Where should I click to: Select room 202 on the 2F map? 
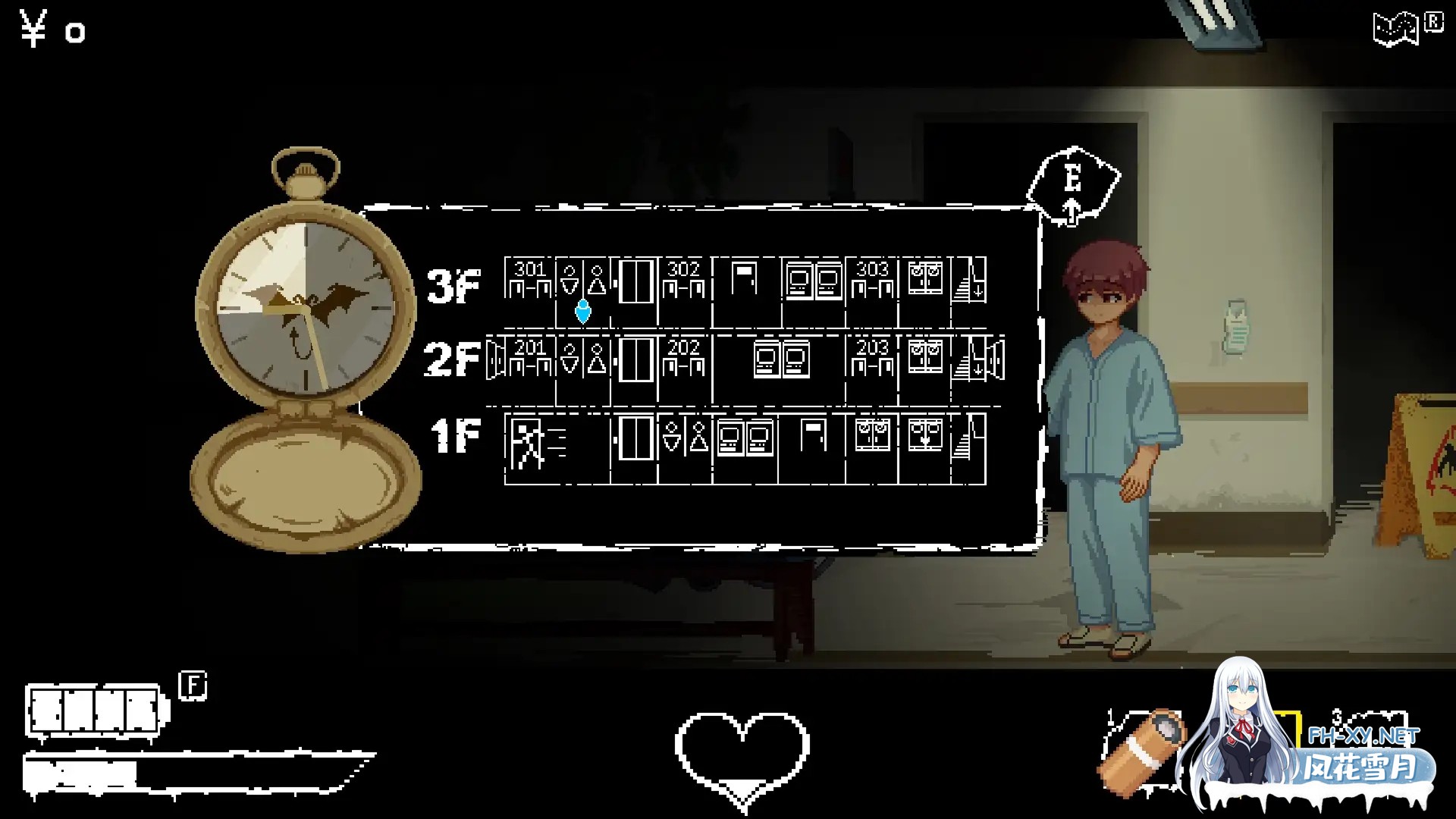pos(684,355)
